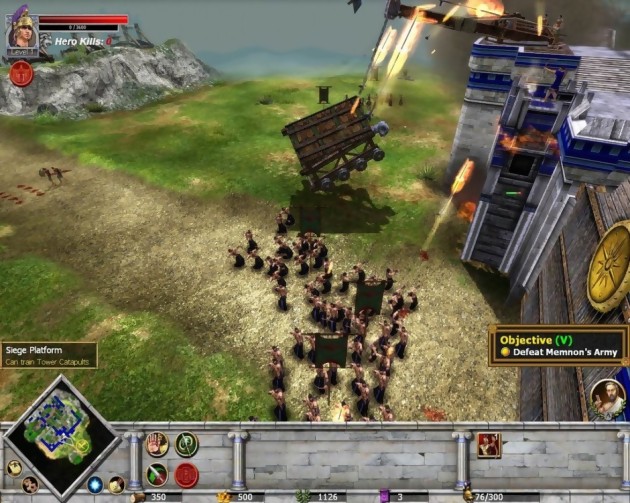Screen dimensions: 630x503
Task: Open the Defeat Memnon's Army objective tracker
Action: (x=558, y=345)
